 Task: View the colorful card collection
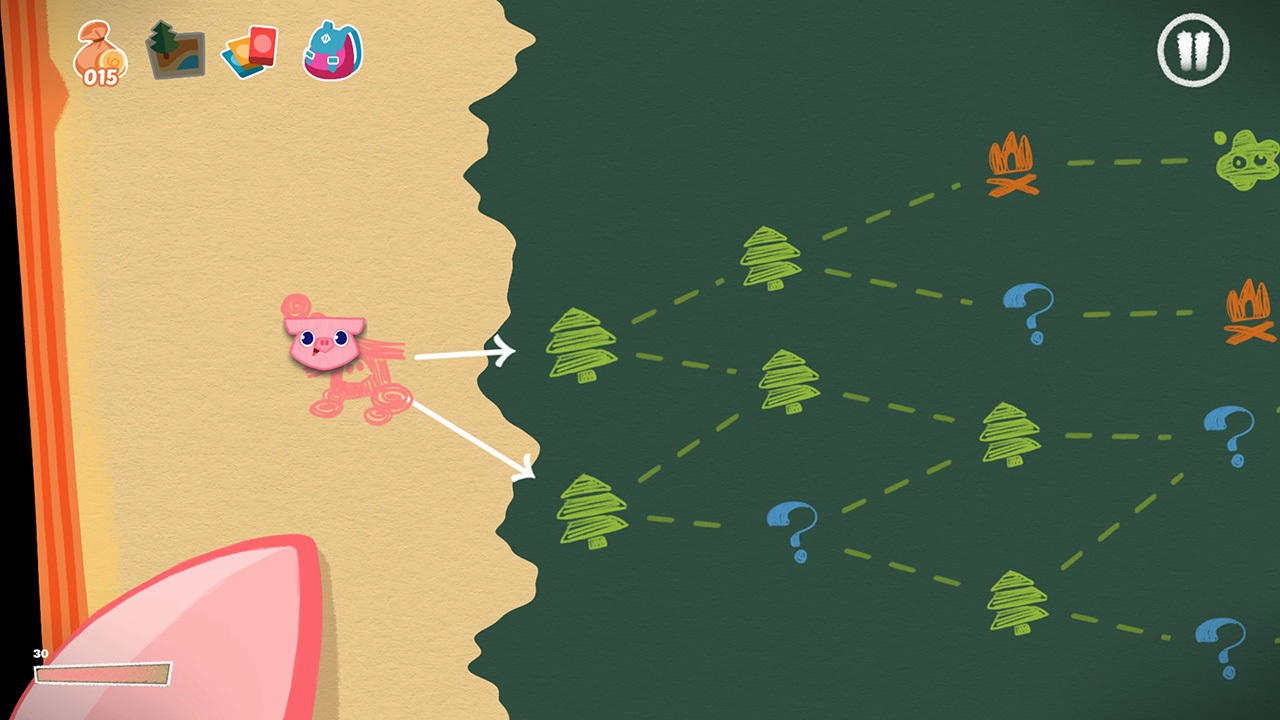(x=250, y=50)
